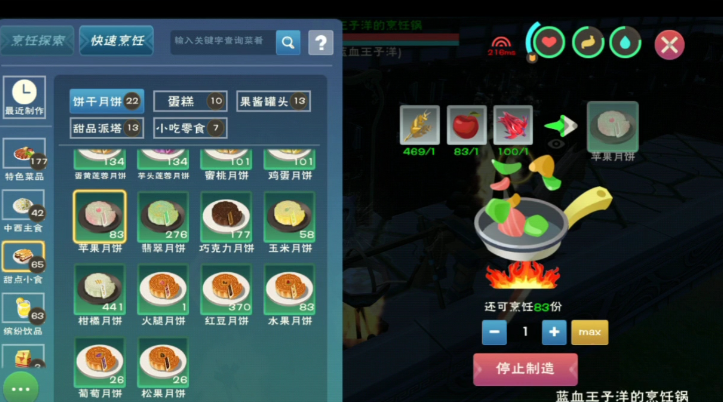This screenshot has width=723, height=402.
Task: Open the 最近制作 recent recipes section
Action: (x=23, y=98)
